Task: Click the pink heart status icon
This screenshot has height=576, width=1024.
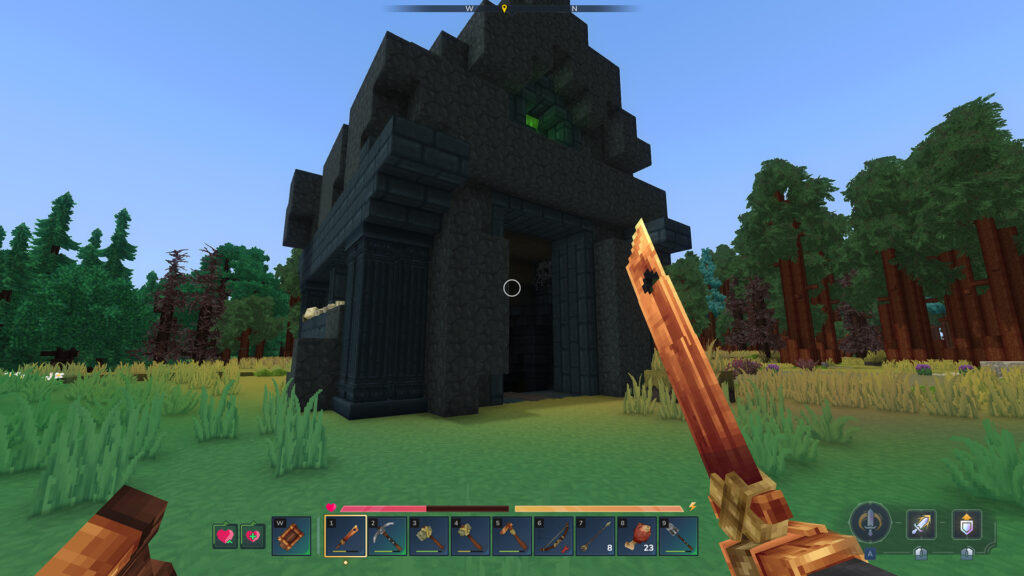Action: point(225,536)
